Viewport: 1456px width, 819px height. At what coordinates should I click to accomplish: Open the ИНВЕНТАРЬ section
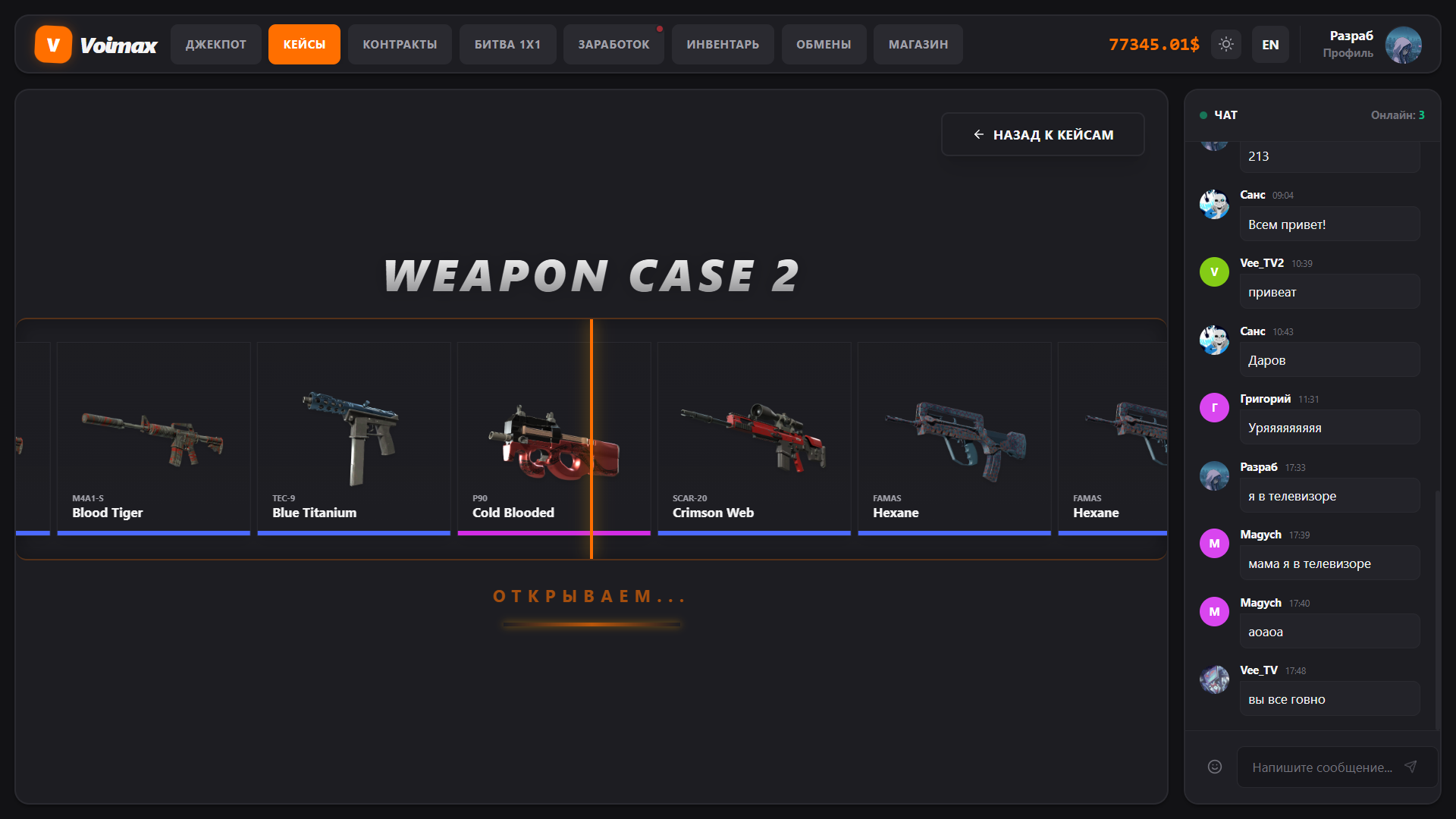pos(722,44)
